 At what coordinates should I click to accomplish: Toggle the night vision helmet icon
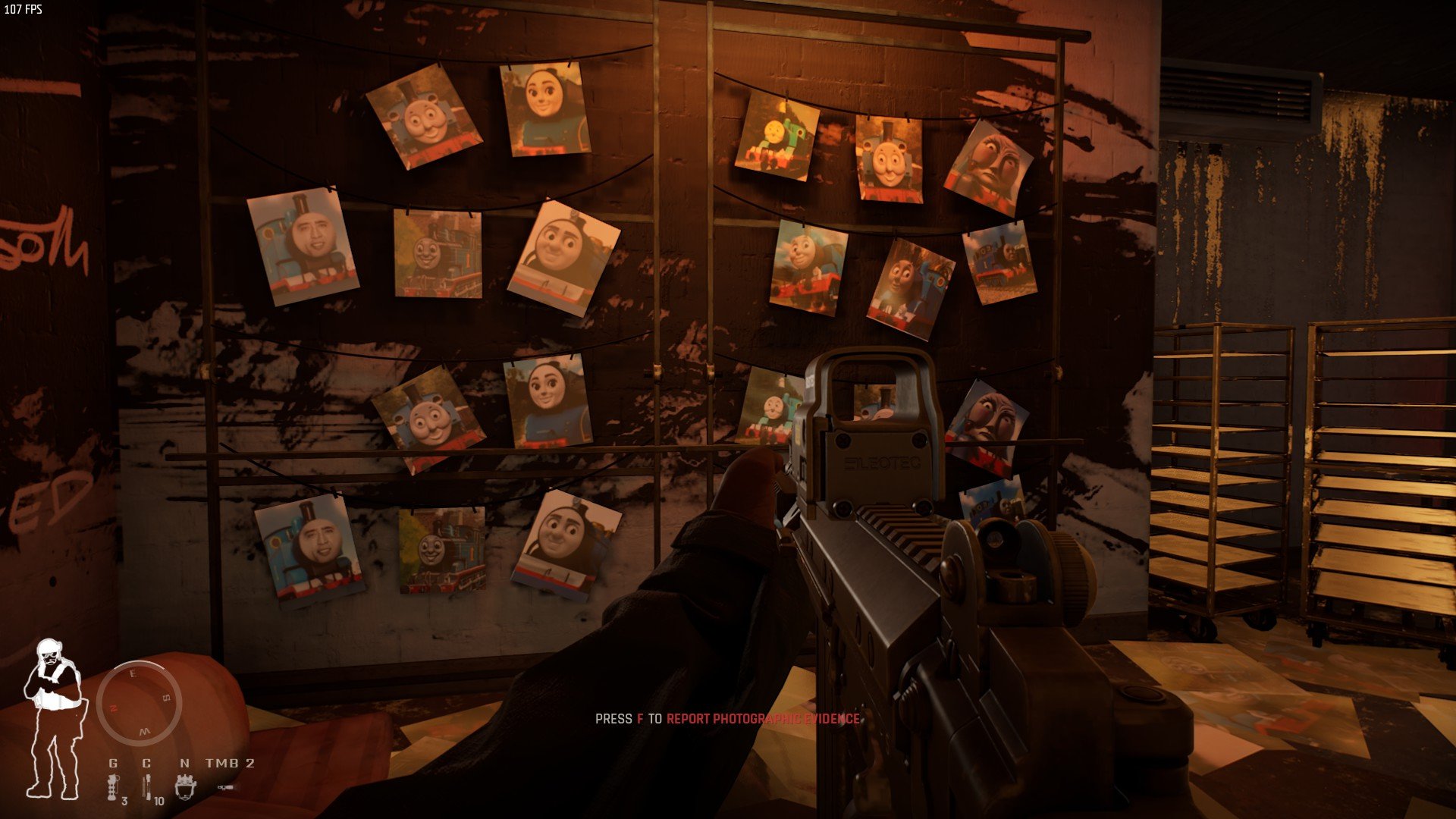pos(185,787)
